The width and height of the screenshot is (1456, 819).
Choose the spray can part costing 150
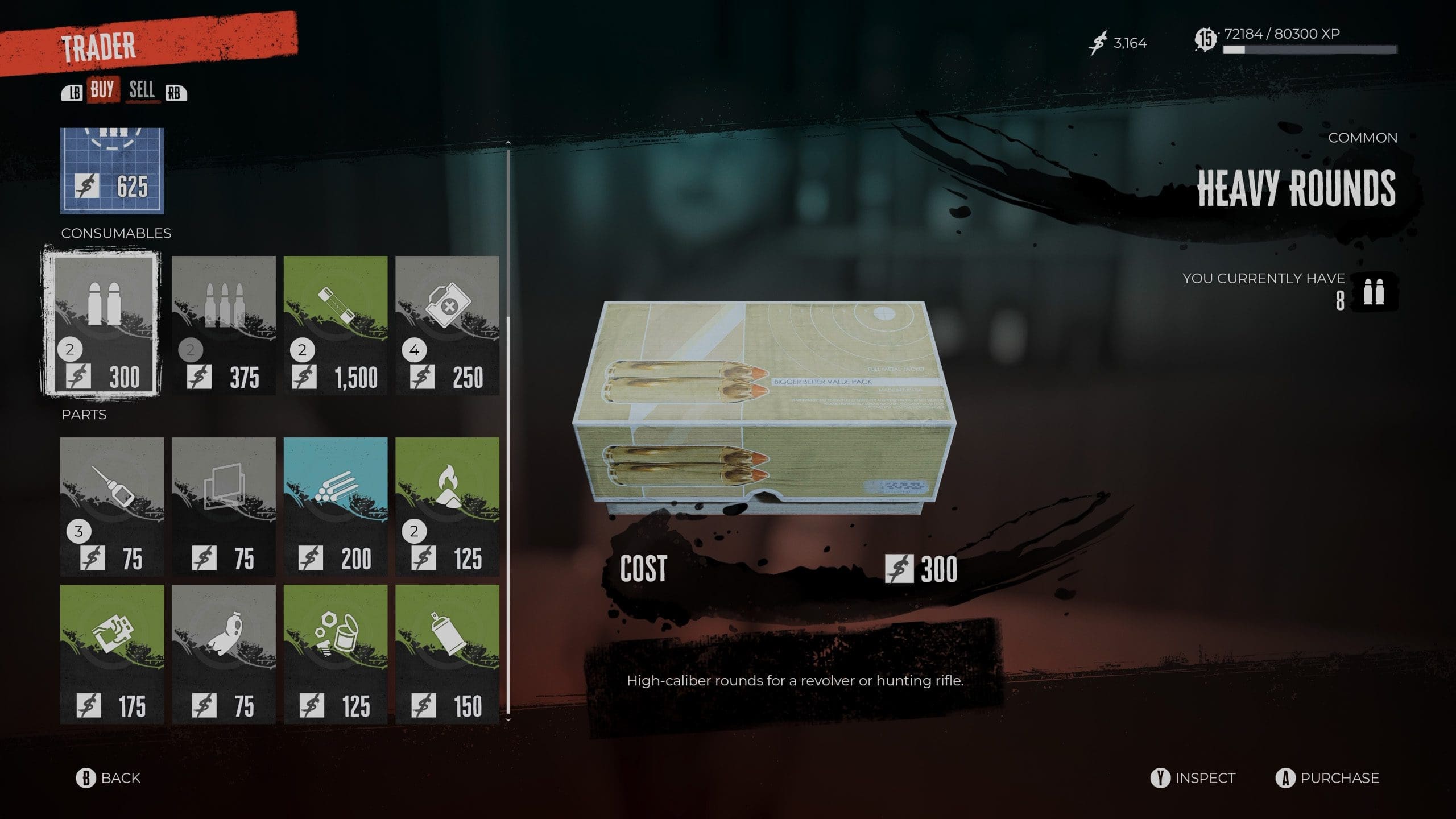click(x=447, y=654)
